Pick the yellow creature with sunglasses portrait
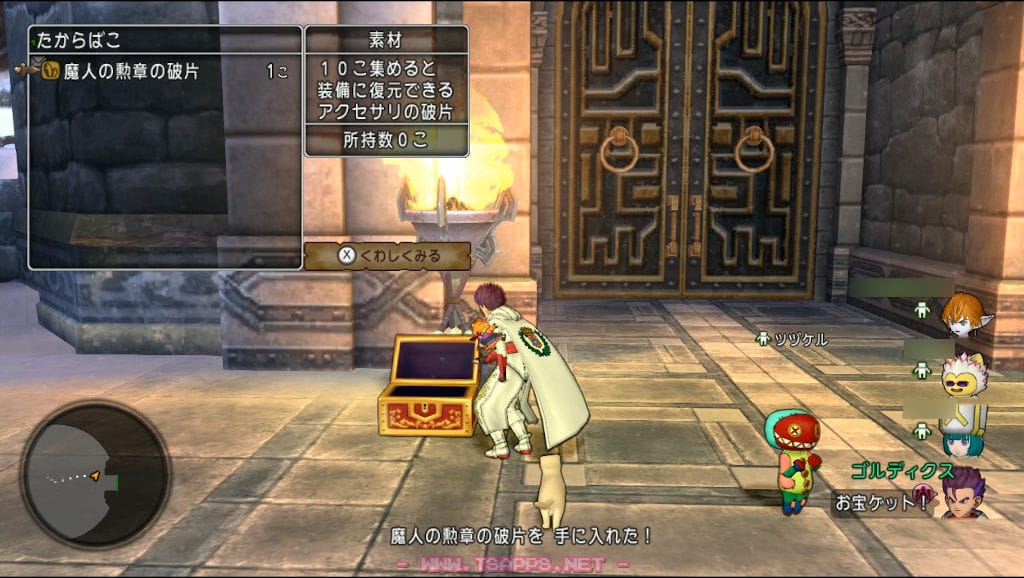The image size is (1024, 578). click(964, 374)
